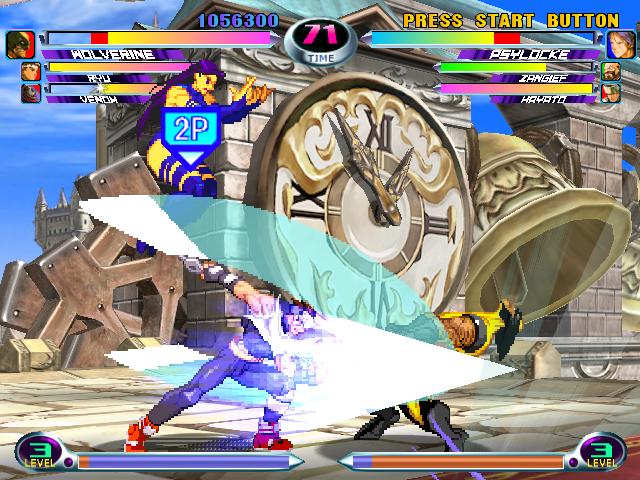This screenshot has height=480, width=640.
Task: Choose Hayato's assist portrait
Action: tap(609, 91)
